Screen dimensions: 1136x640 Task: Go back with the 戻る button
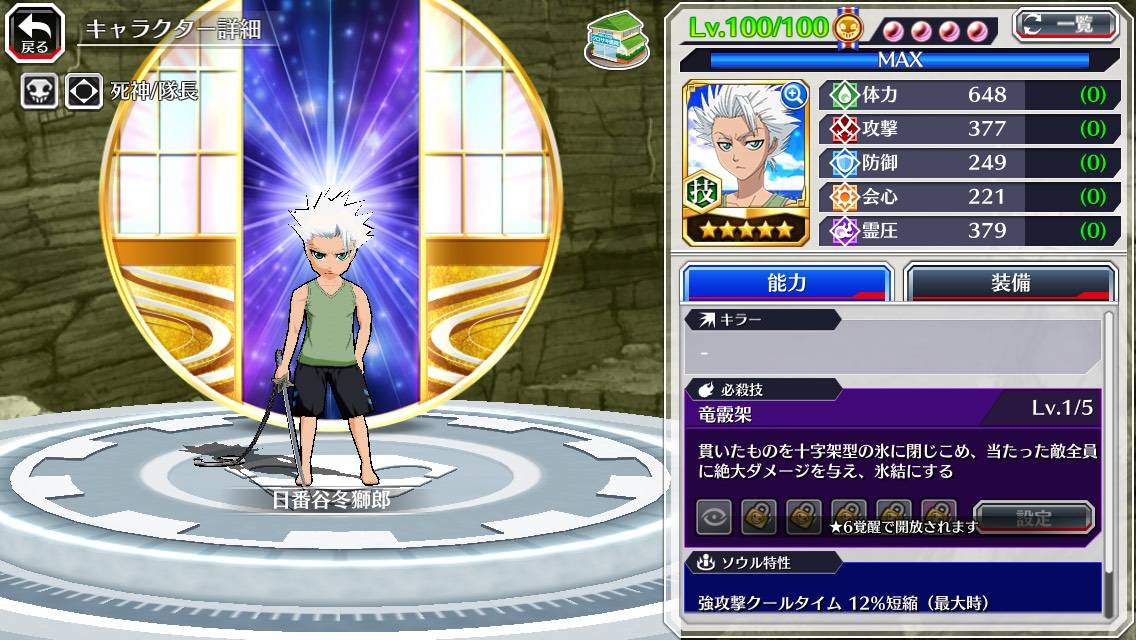(34, 32)
